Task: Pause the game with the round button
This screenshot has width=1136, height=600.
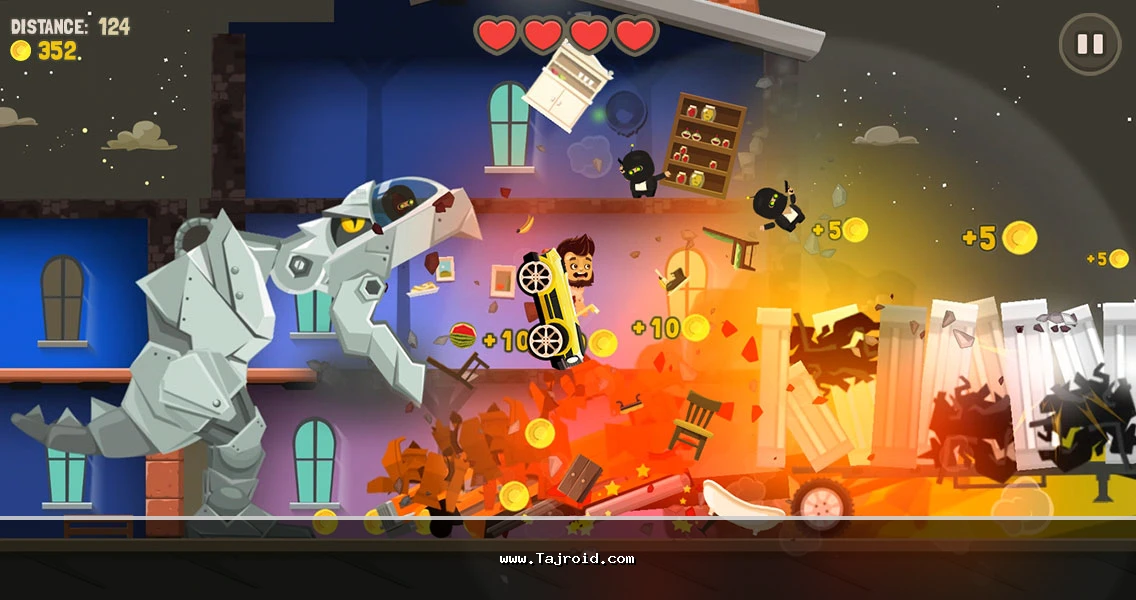Action: [1089, 44]
